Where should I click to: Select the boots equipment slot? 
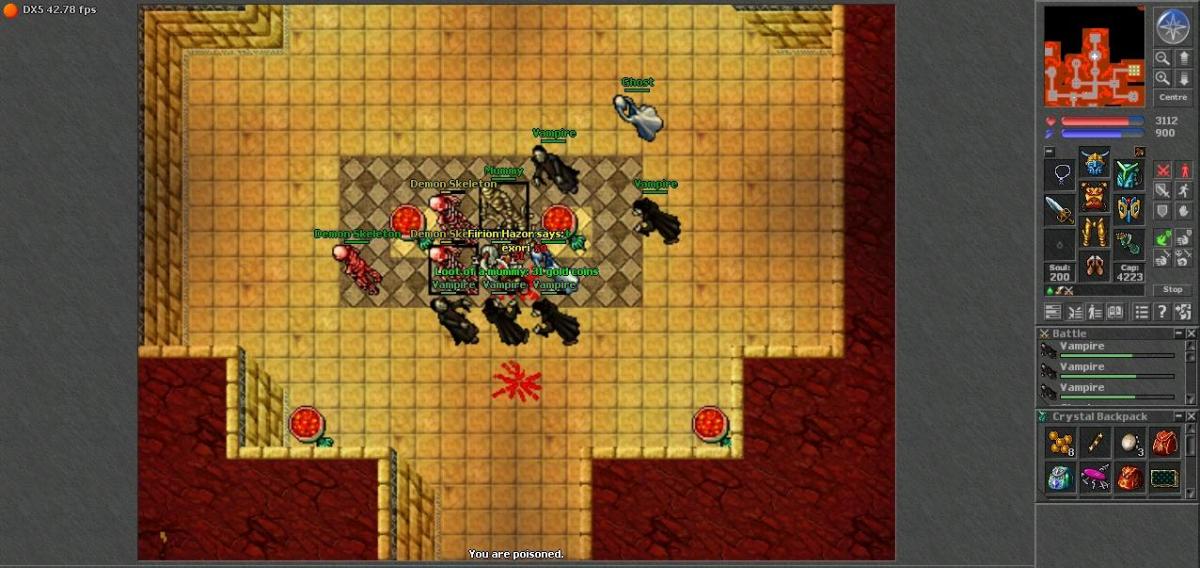coord(1094,264)
